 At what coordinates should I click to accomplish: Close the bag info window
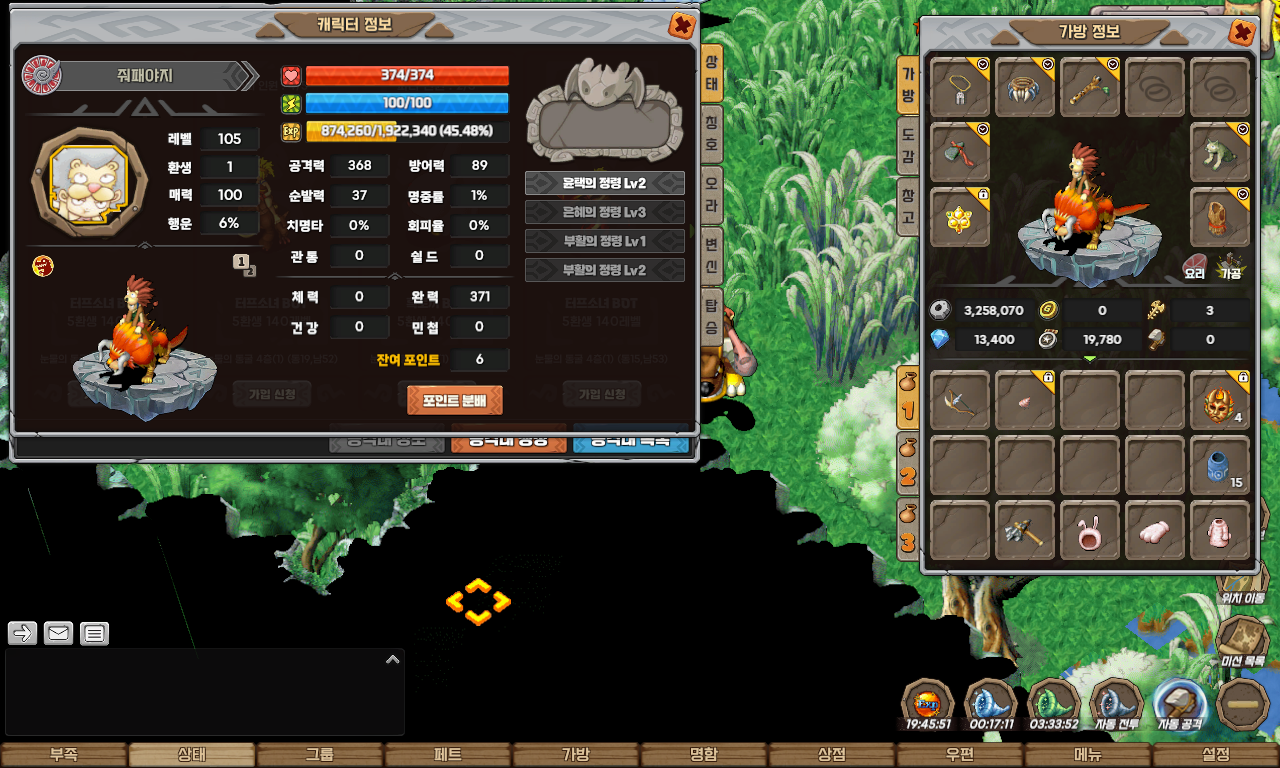[1241, 32]
